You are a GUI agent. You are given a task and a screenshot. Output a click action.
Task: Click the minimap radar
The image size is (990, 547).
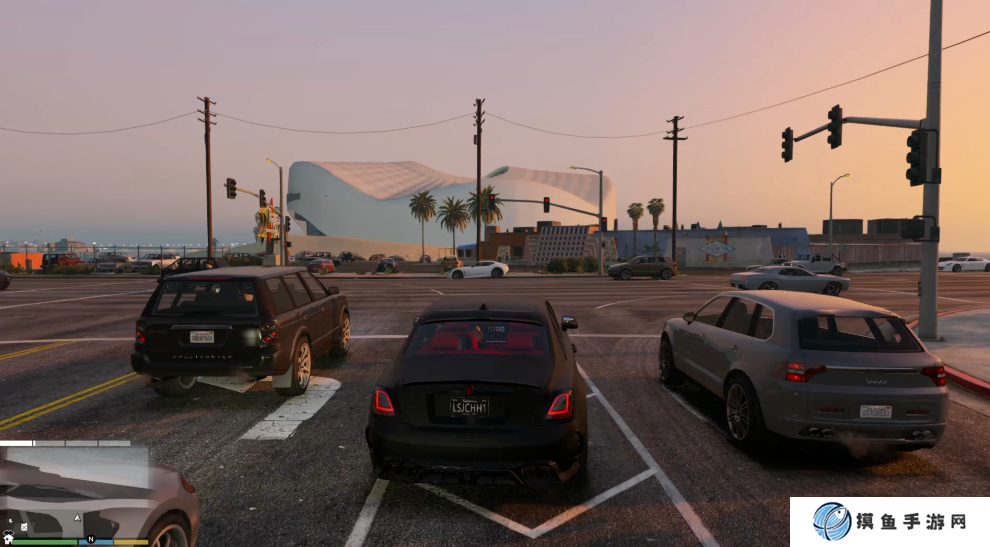tap(75, 492)
